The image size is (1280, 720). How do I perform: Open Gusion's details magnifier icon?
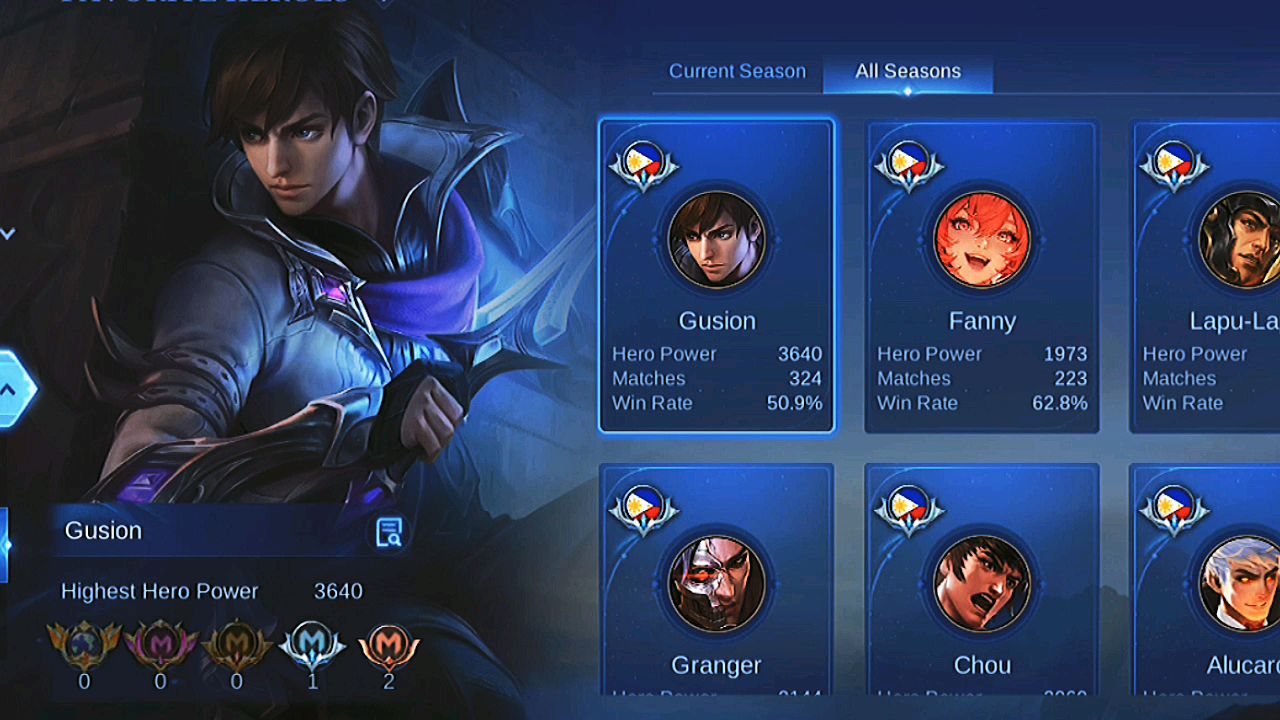389,532
